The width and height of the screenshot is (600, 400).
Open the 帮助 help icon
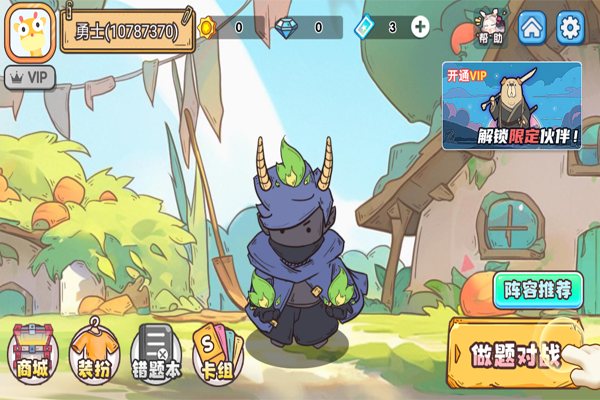tap(491, 27)
